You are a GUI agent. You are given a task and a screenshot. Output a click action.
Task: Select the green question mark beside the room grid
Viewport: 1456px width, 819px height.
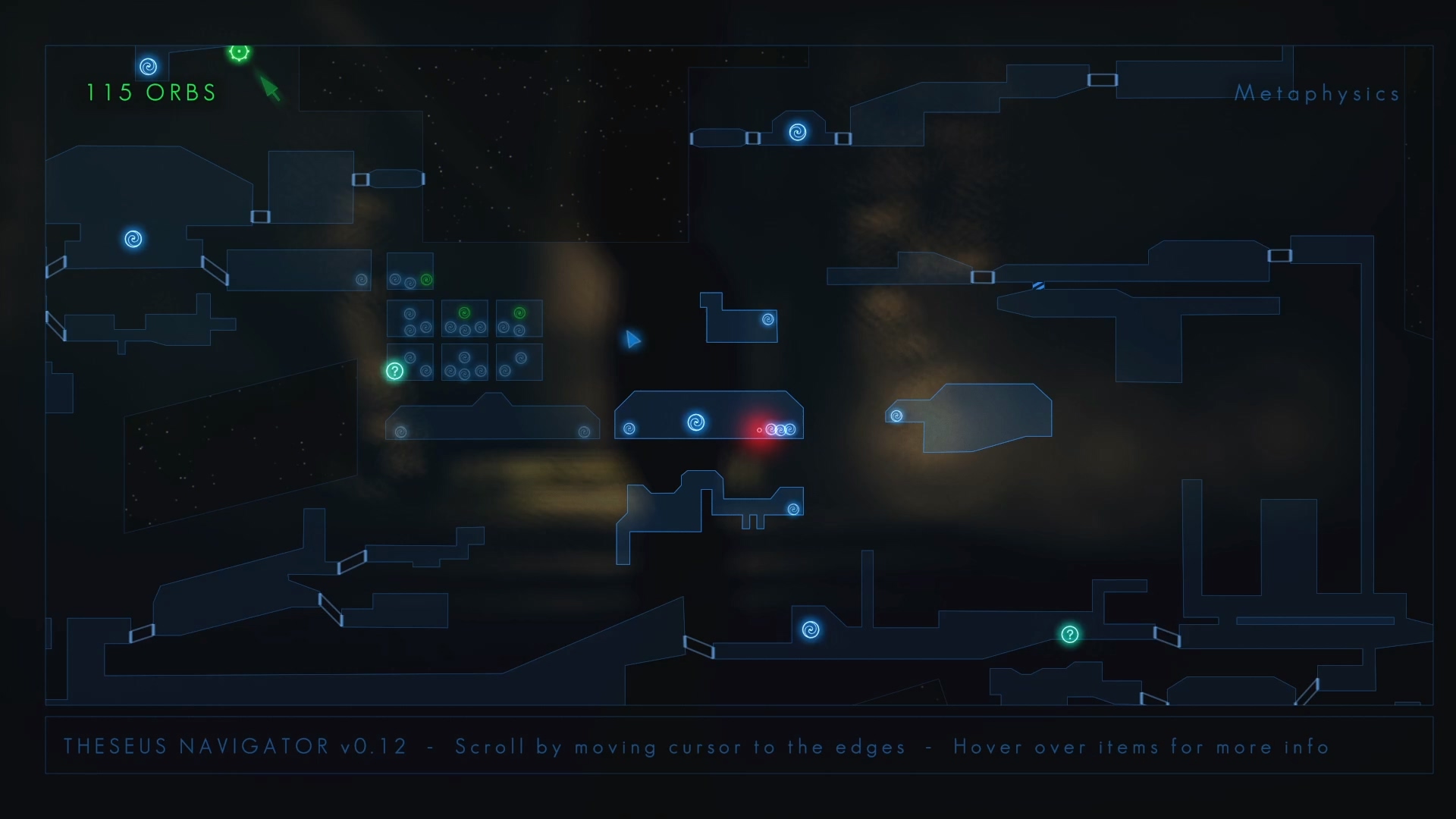click(394, 371)
